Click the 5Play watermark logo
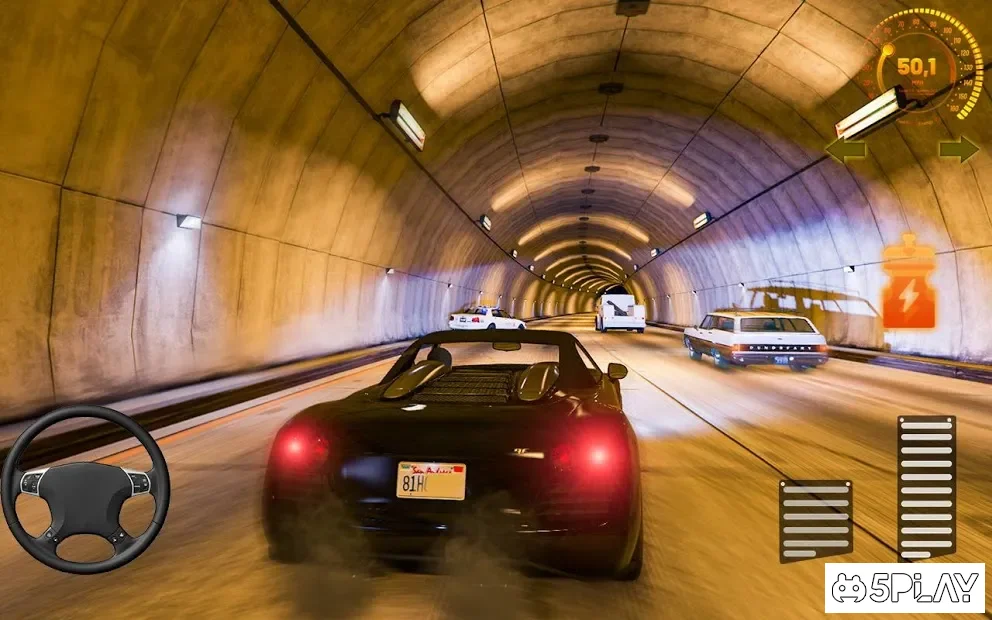 pyautogui.click(x=904, y=587)
